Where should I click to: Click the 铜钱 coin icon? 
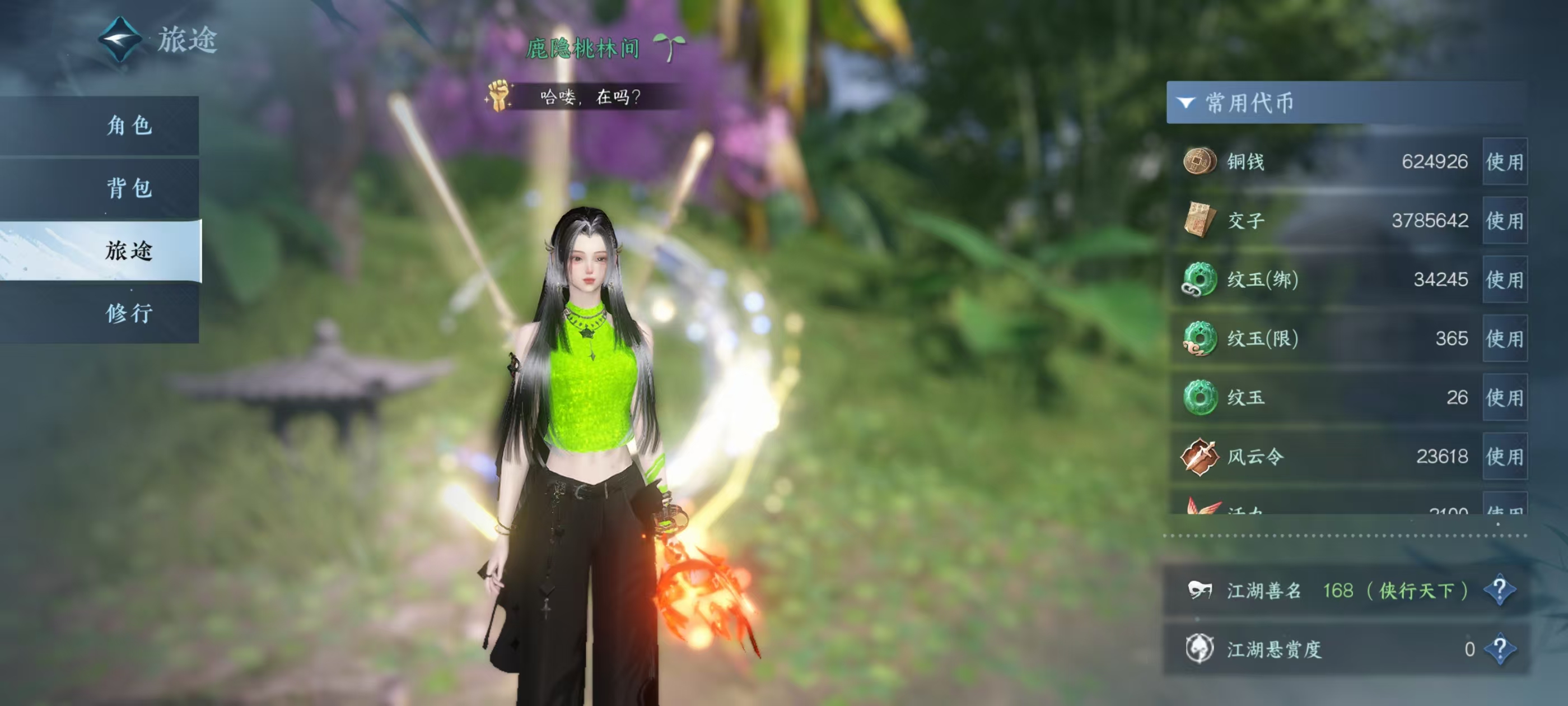coord(1199,161)
